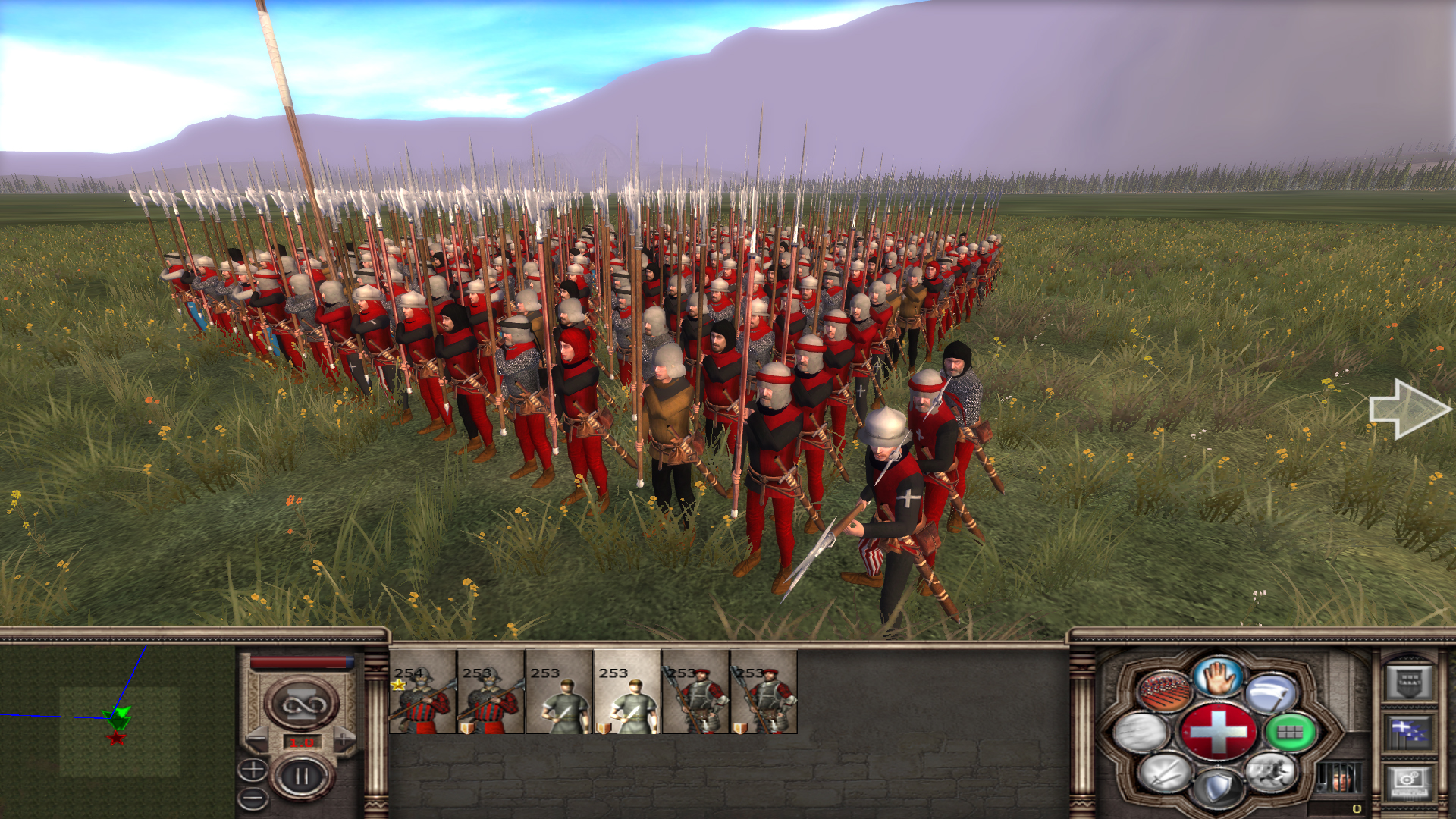Image resolution: width=1456 pixels, height=819 pixels.
Task: Select the general's unit card with gold star
Action: 422,692
